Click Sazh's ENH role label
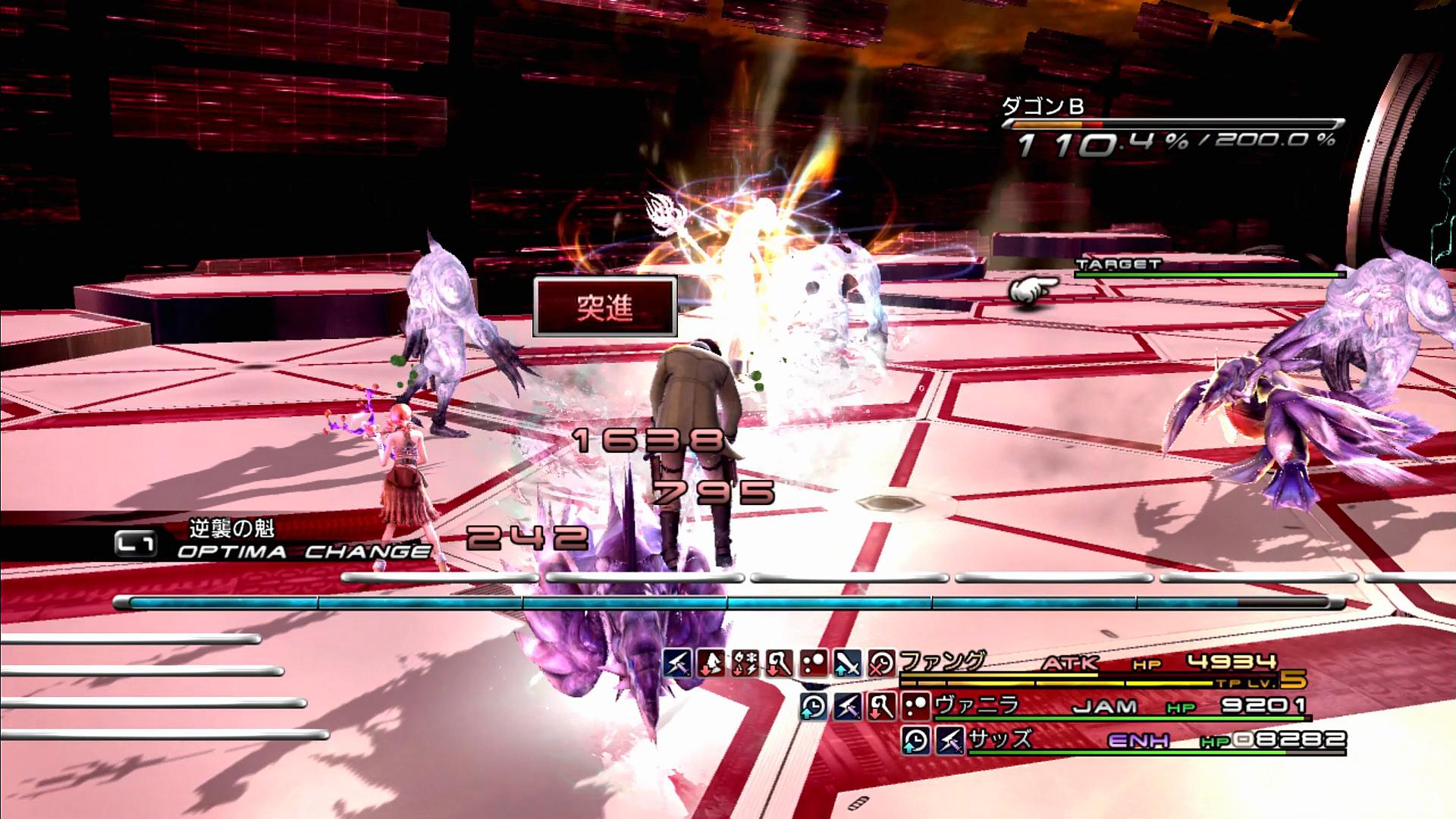The height and width of the screenshot is (819, 1456). [x=1138, y=740]
